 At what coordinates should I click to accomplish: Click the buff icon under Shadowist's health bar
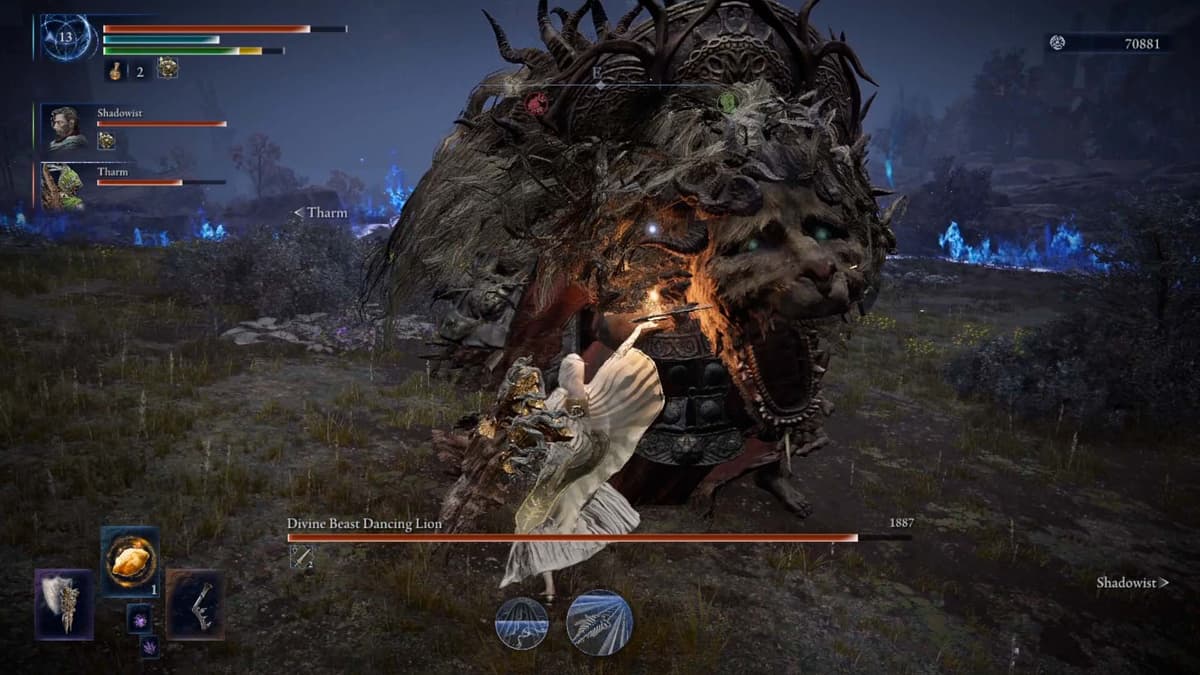point(106,141)
